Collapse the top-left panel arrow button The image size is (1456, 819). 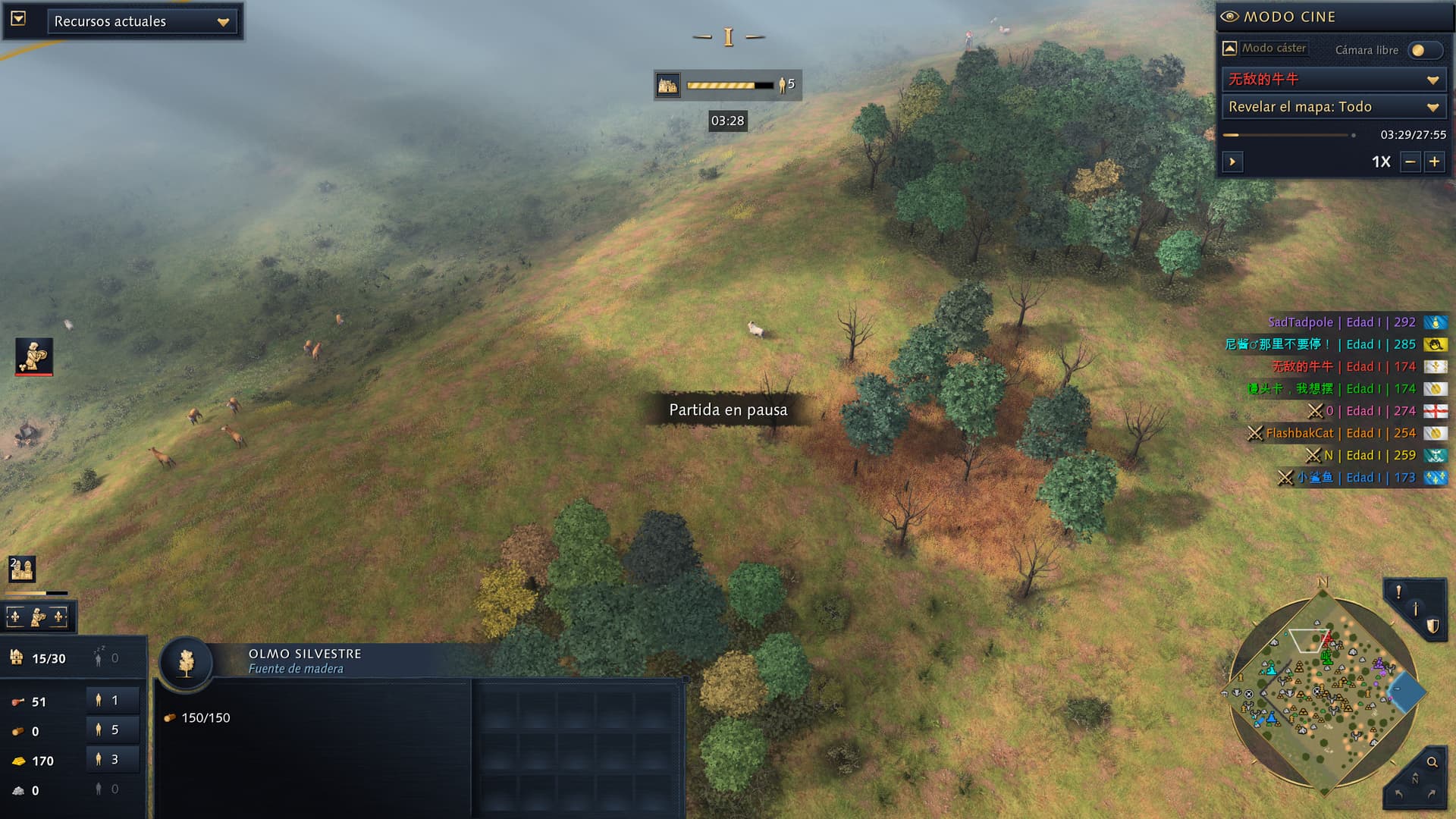point(19,19)
